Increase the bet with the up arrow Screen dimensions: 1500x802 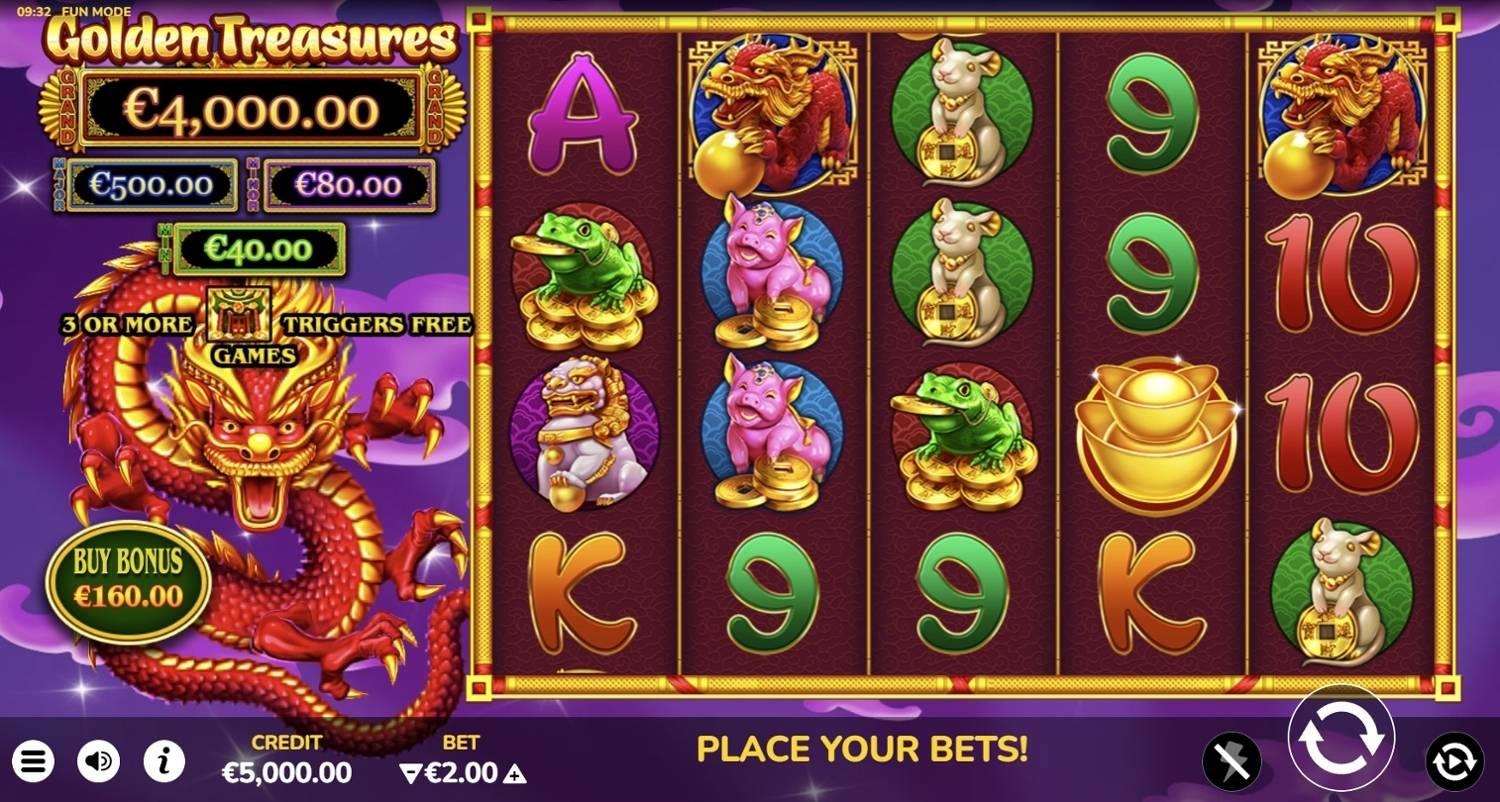click(x=513, y=774)
